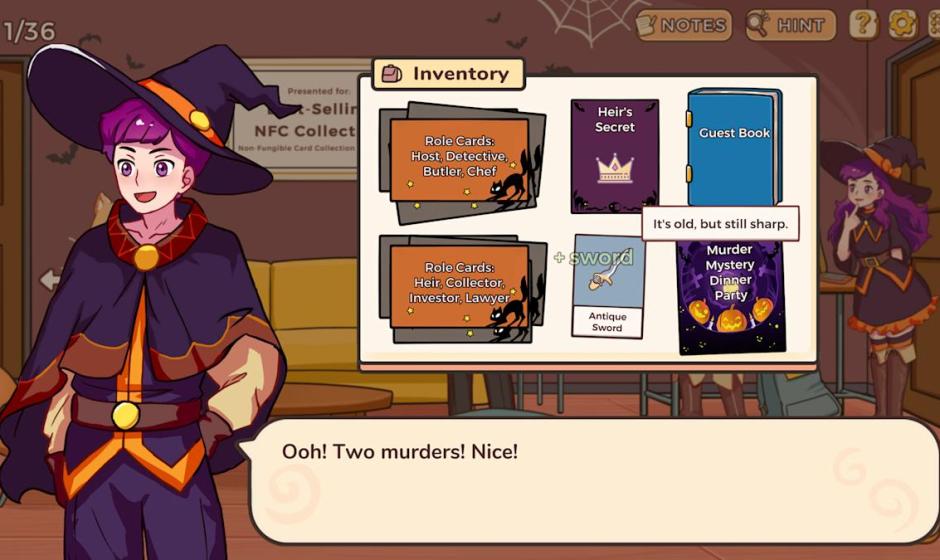Open settings with the gear icon
This screenshot has width=940, height=560.
(x=902, y=24)
